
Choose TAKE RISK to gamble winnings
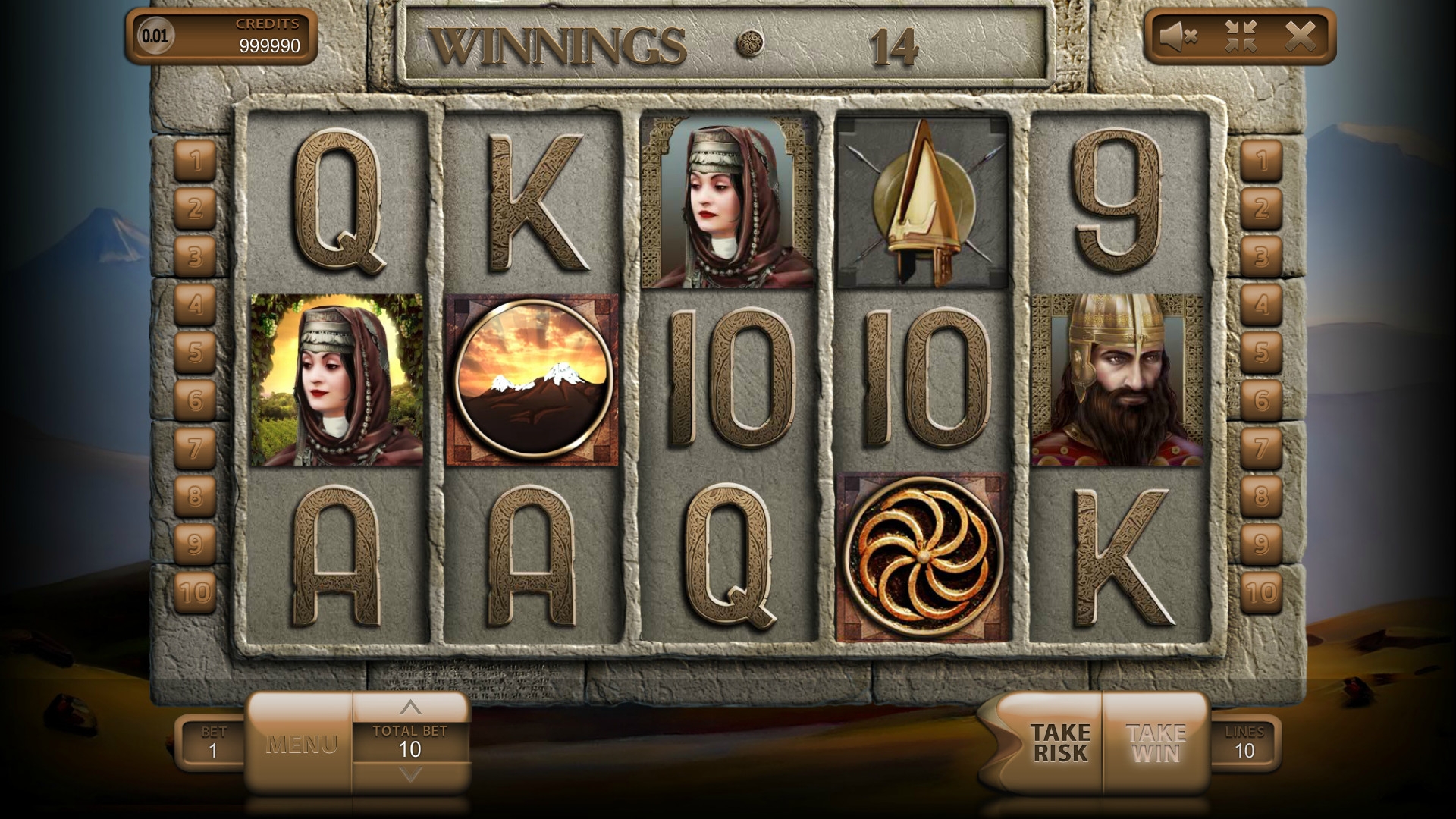pyautogui.click(x=1059, y=743)
